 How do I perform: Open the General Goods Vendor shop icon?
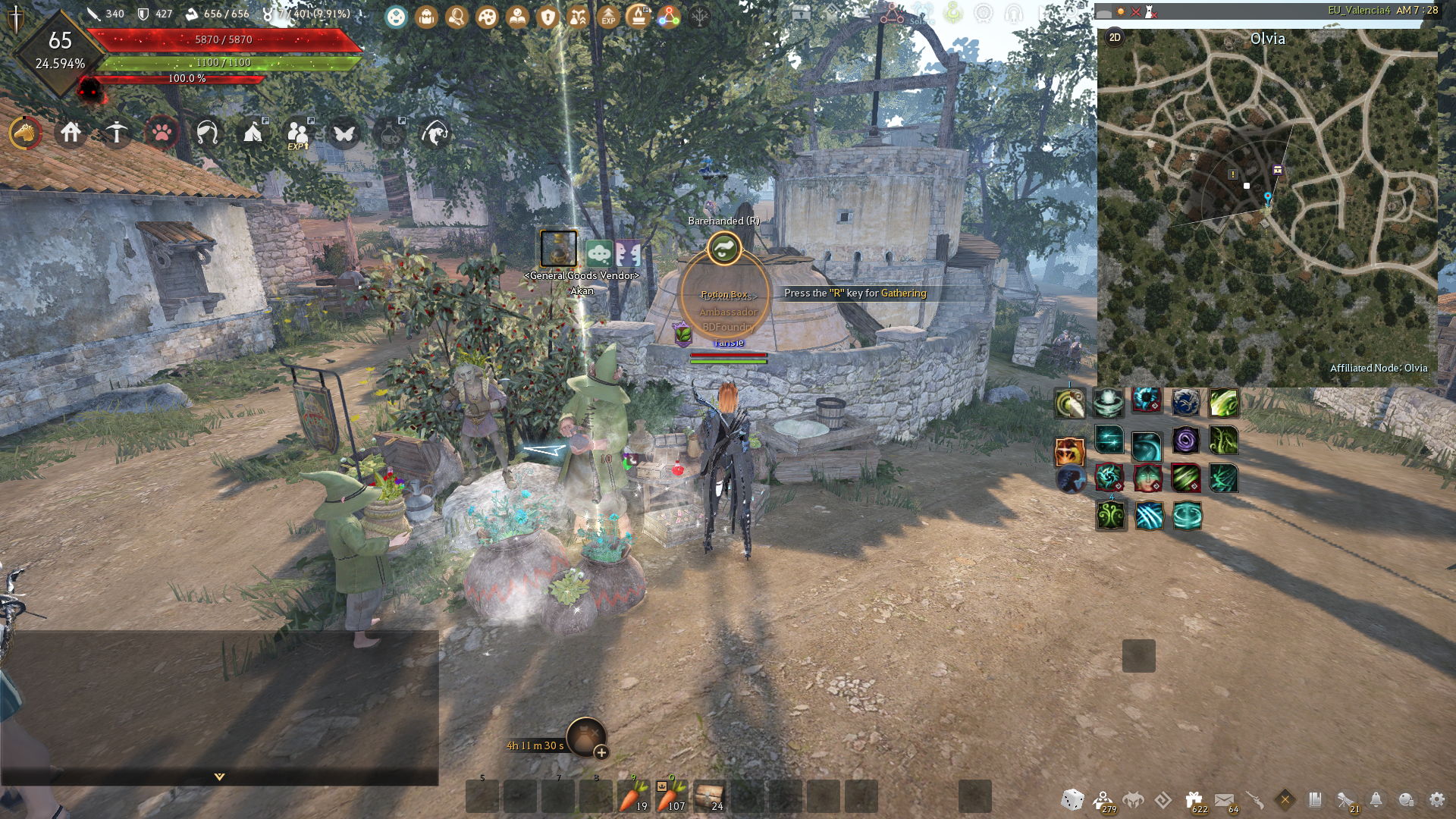(x=559, y=249)
